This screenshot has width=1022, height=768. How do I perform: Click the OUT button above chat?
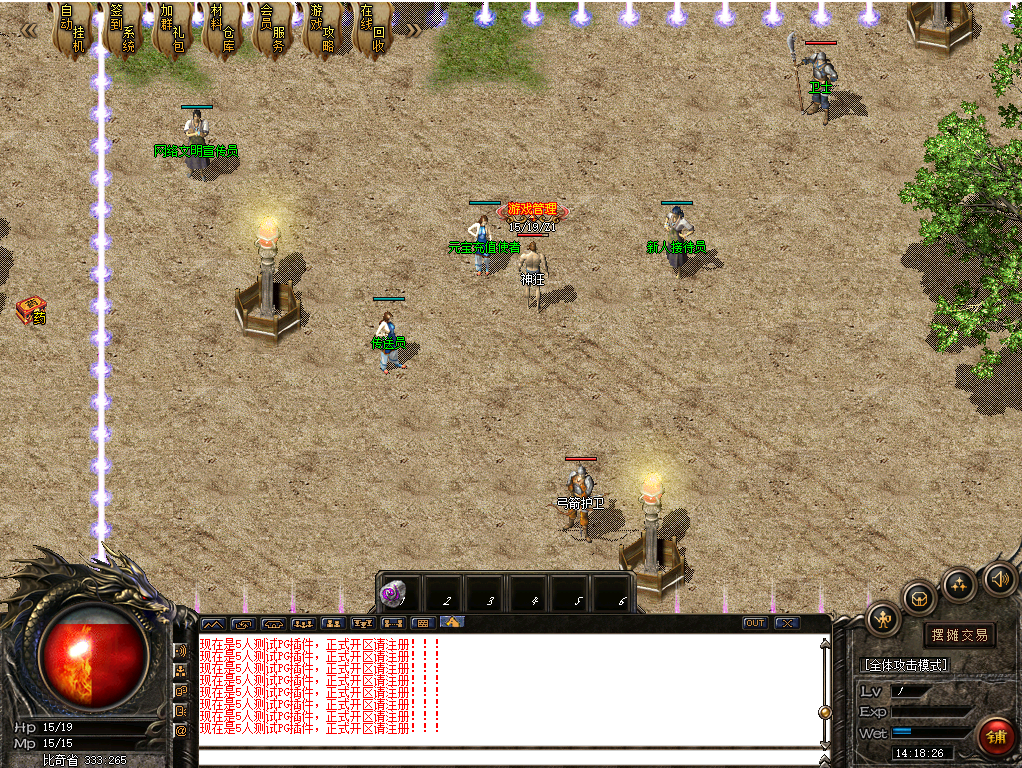coord(755,623)
